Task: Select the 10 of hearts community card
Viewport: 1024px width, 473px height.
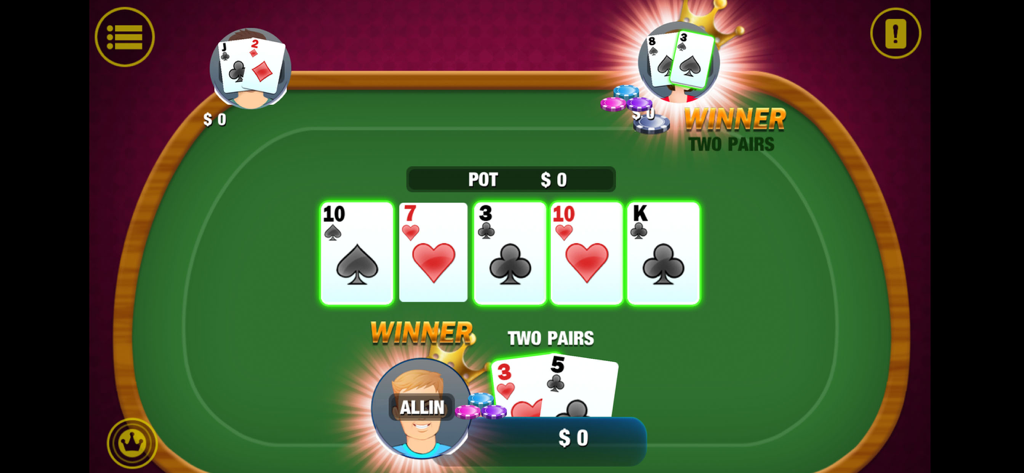Action: [x=586, y=253]
